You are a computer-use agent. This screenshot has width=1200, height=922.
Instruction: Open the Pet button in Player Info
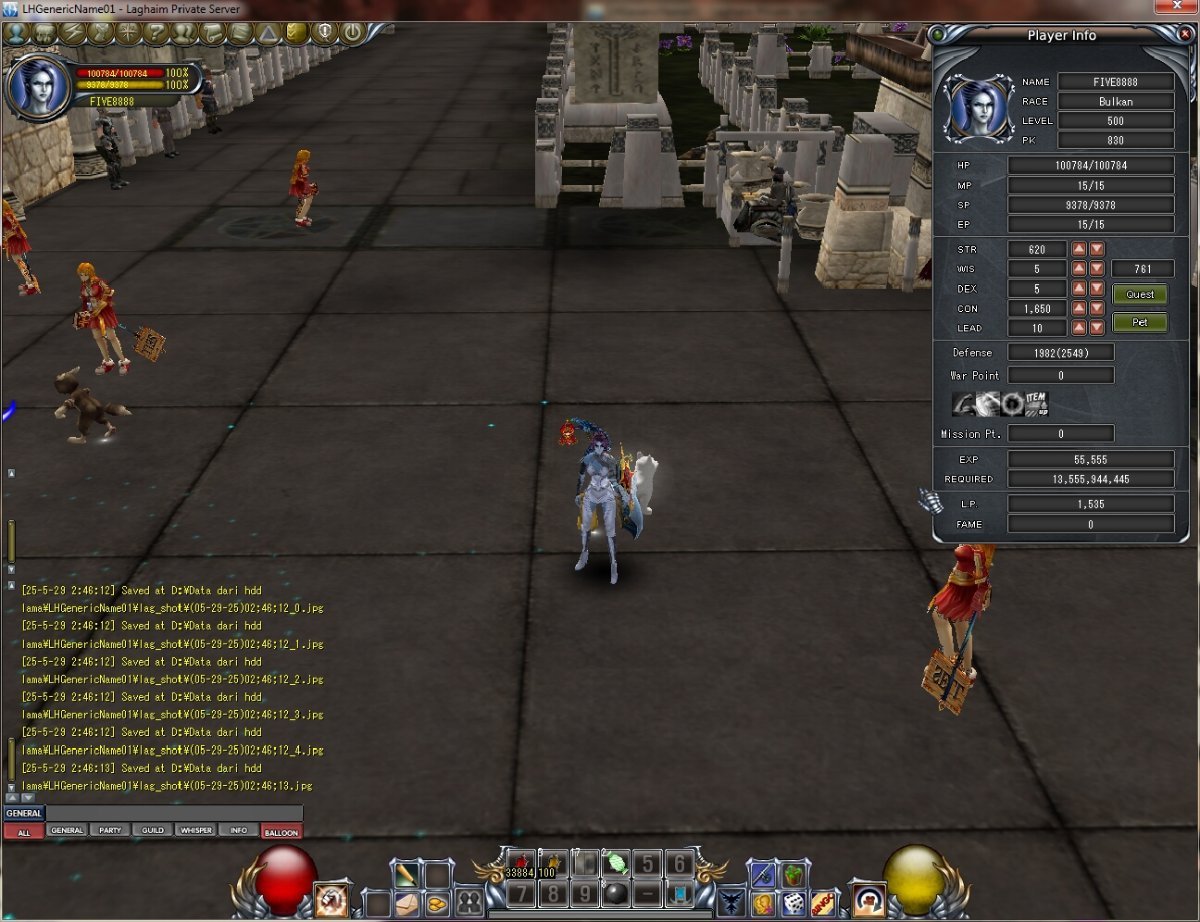pyautogui.click(x=1140, y=323)
